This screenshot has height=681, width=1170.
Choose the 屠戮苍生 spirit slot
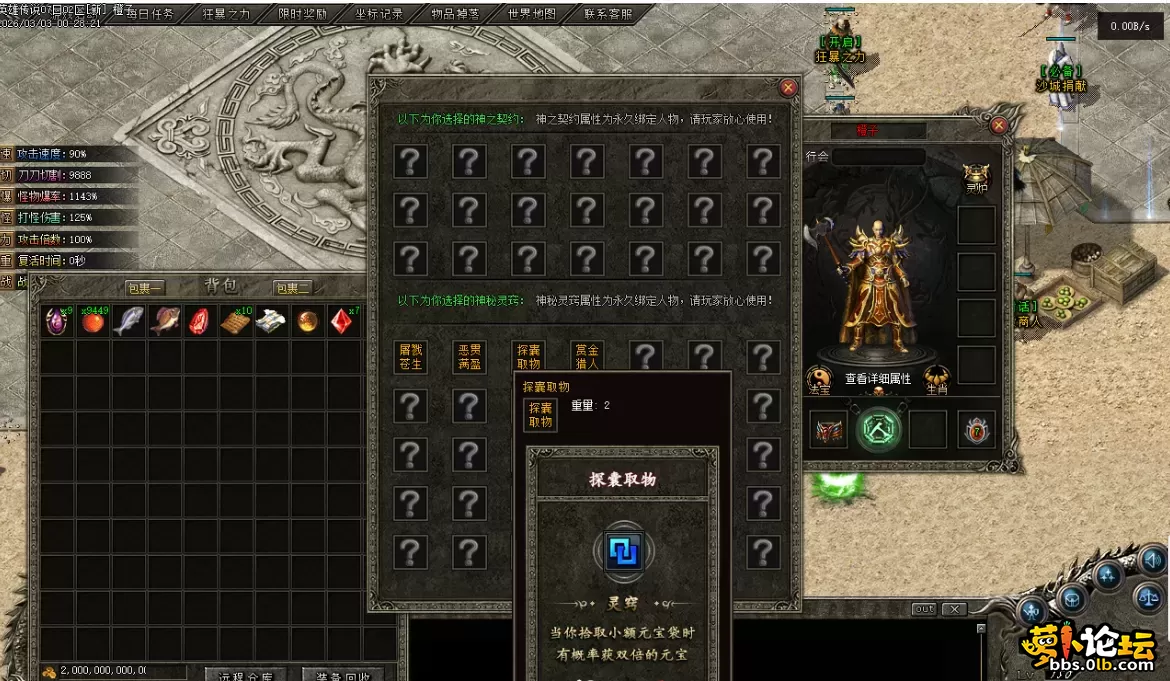point(411,357)
